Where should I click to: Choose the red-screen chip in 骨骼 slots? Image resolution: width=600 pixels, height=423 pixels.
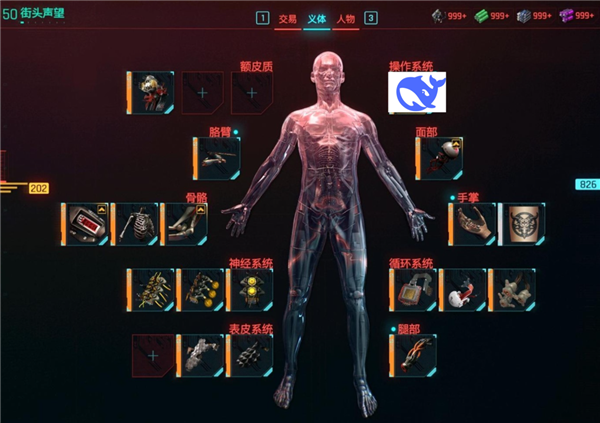[86, 224]
